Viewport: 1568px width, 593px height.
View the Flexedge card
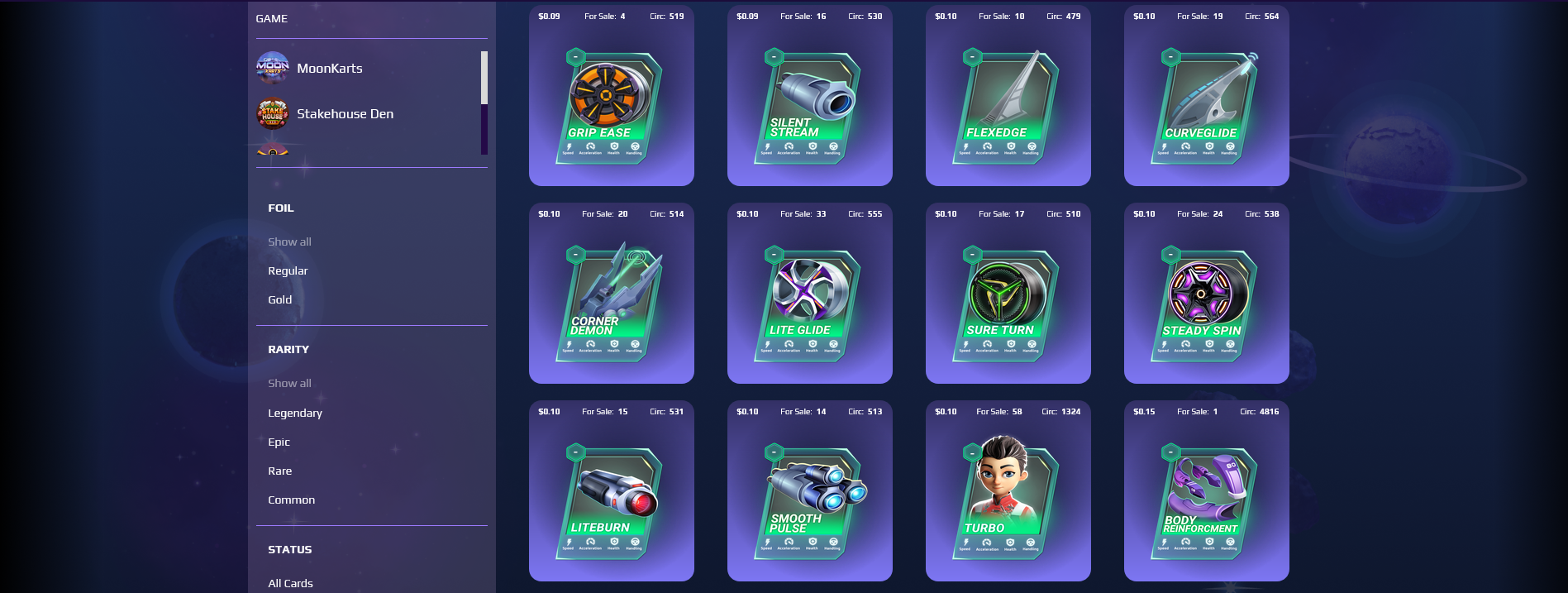(1008, 103)
